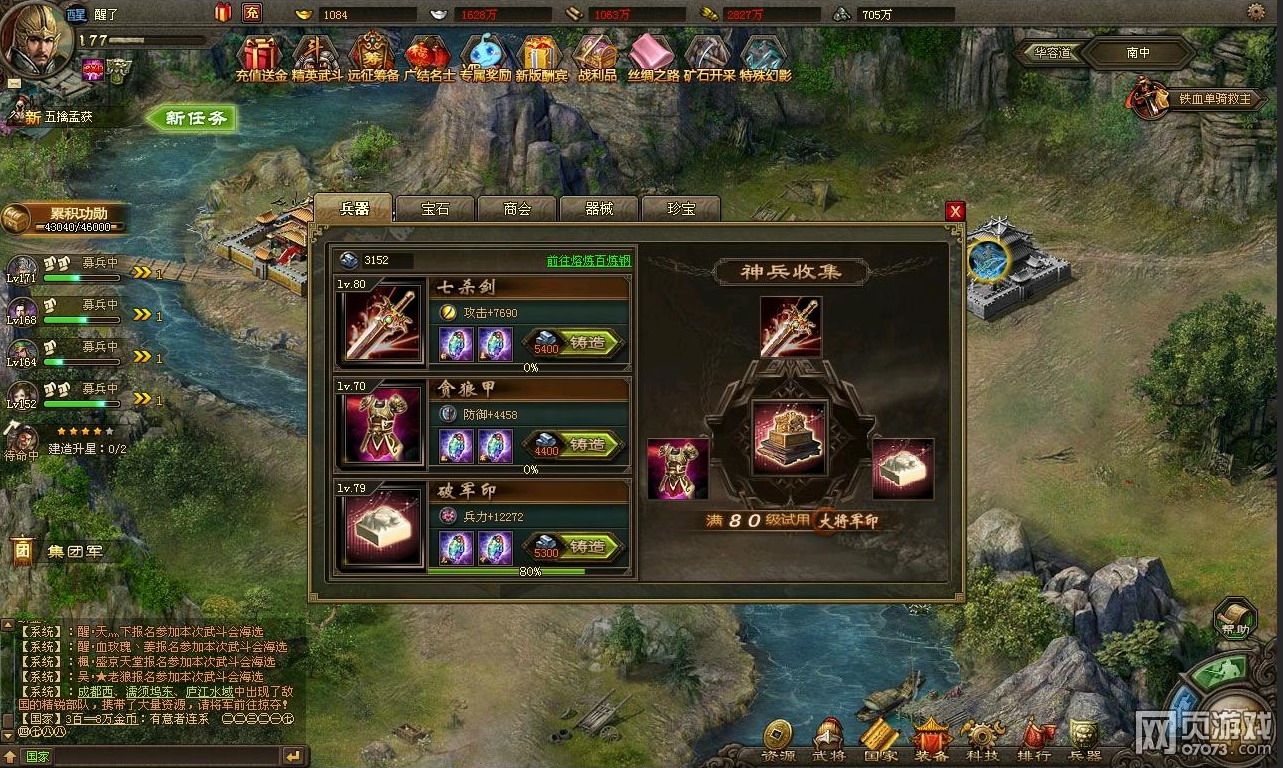Select the 破军印 seal thumbnail
The image size is (1283, 768).
[380, 525]
